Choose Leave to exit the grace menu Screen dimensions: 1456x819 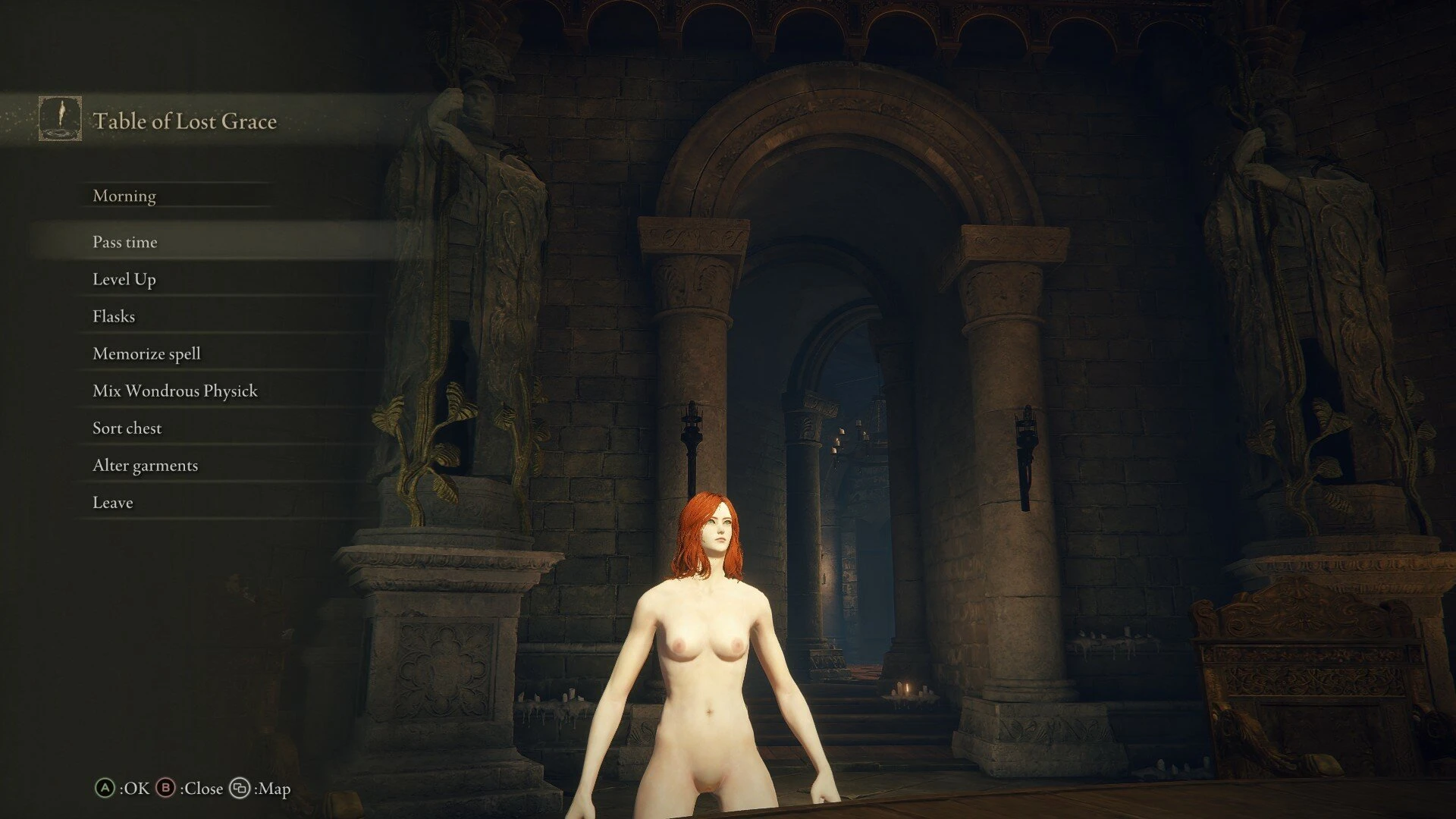tap(112, 502)
